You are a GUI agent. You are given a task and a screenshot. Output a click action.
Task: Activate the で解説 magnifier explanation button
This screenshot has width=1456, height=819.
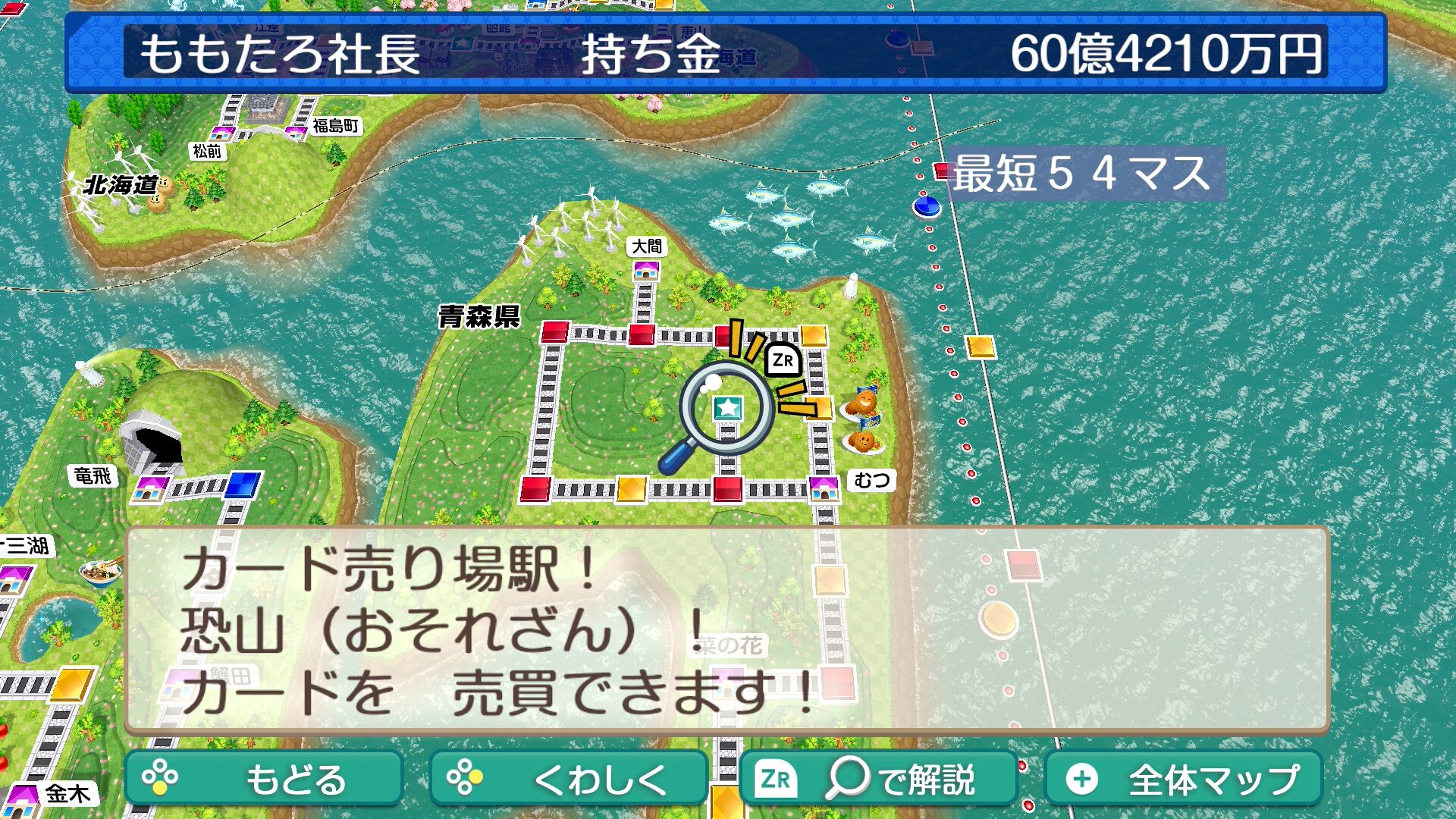(877, 779)
